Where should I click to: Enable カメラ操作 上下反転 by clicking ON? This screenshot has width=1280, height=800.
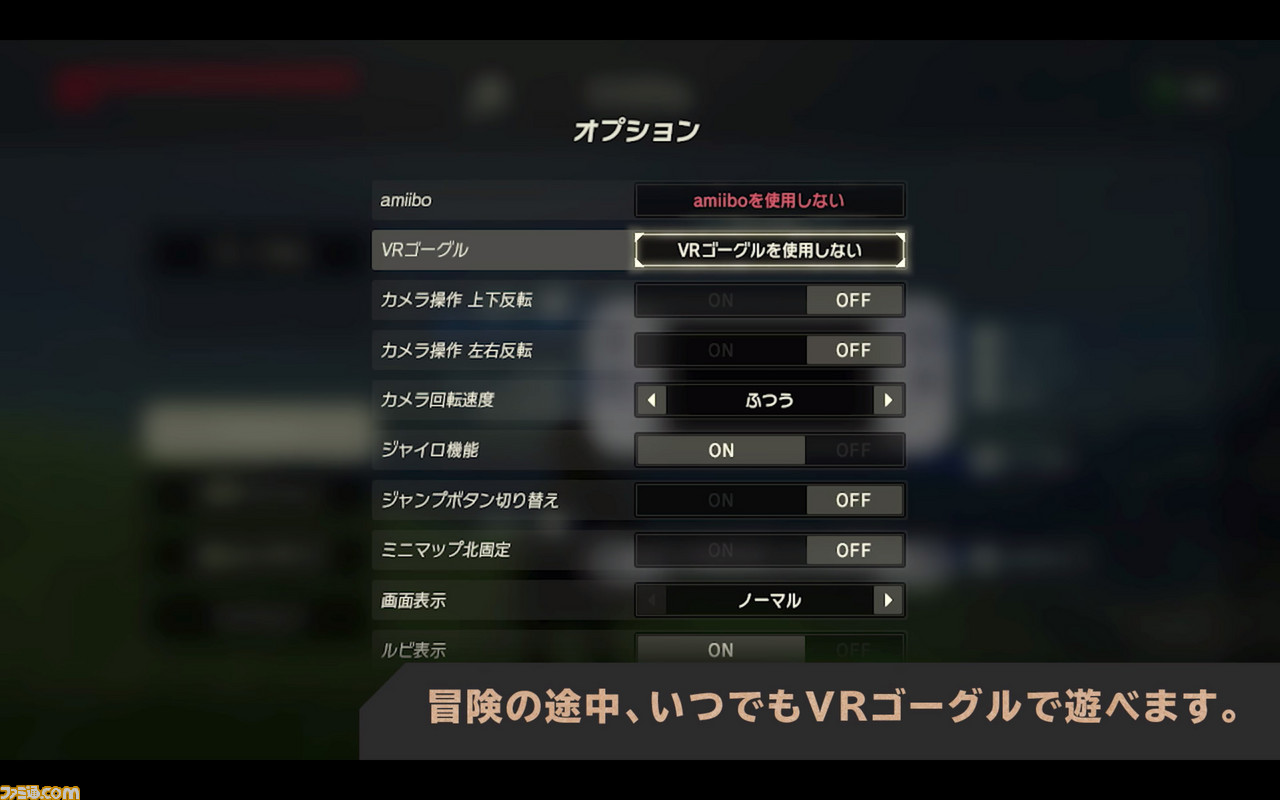[x=720, y=300]
